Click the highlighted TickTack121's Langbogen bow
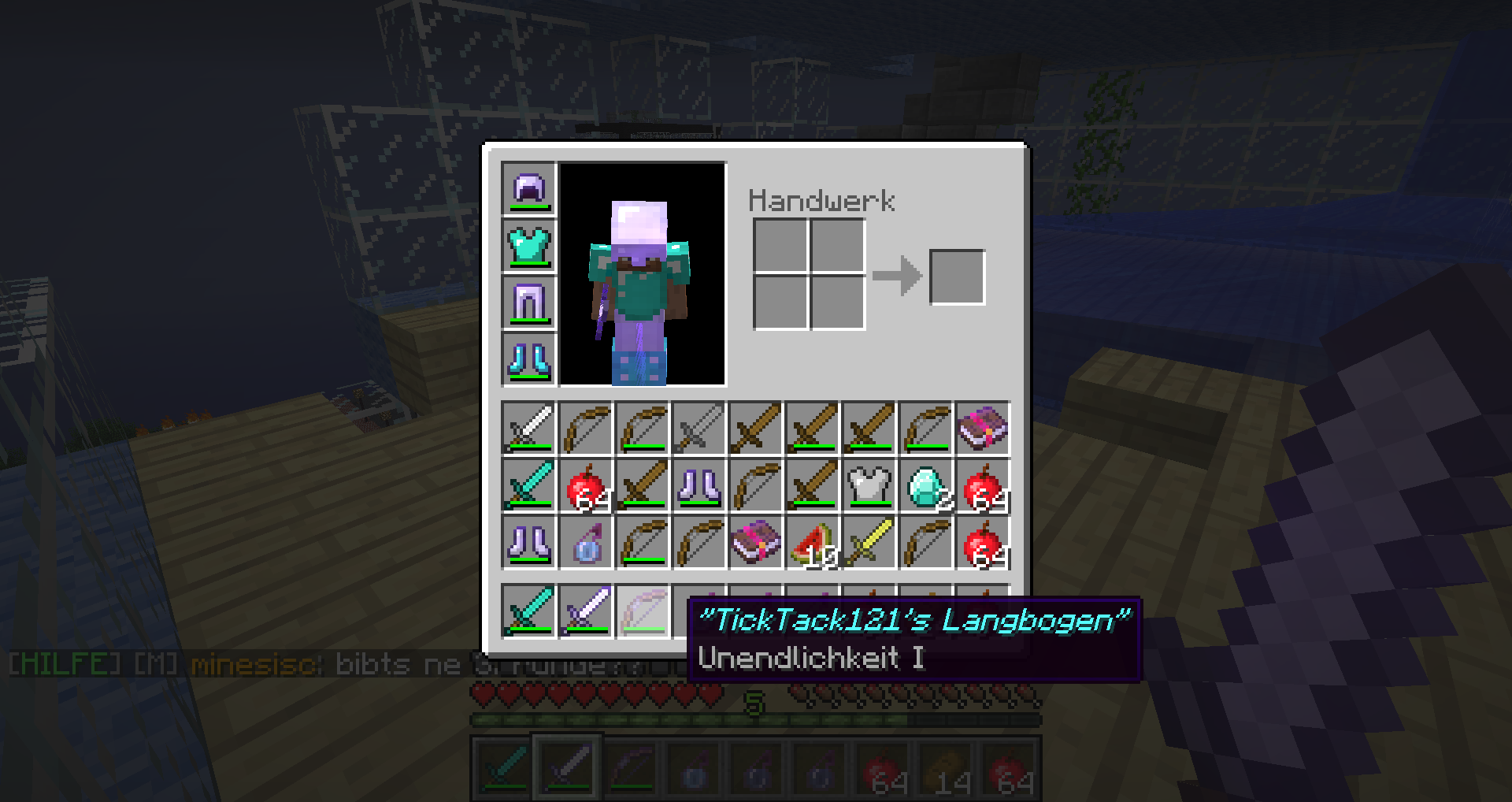The image size is (1512, 802). pyautogui.click(x=642, y=611)
